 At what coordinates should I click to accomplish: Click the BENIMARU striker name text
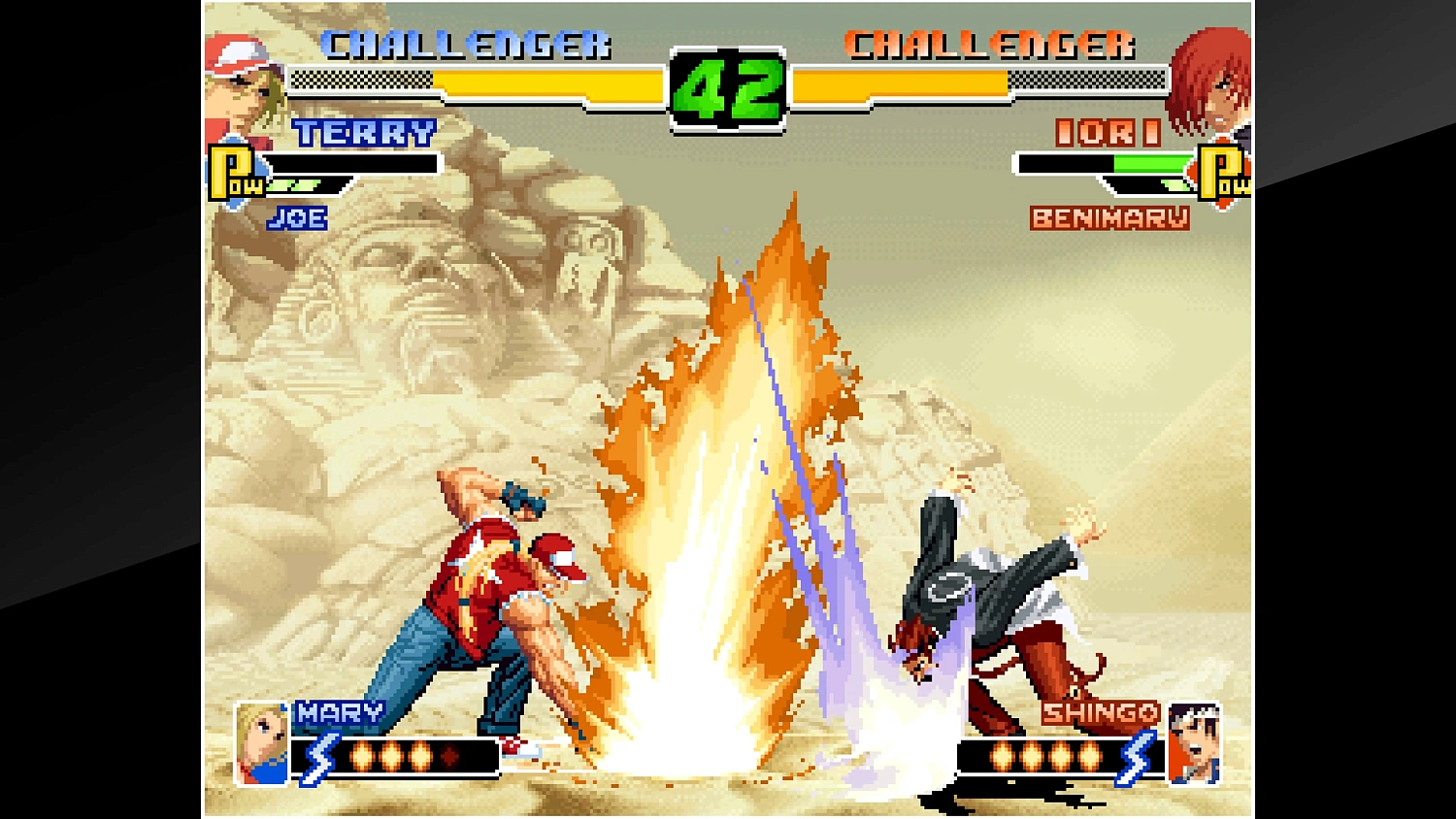(x=1111, y=219)
